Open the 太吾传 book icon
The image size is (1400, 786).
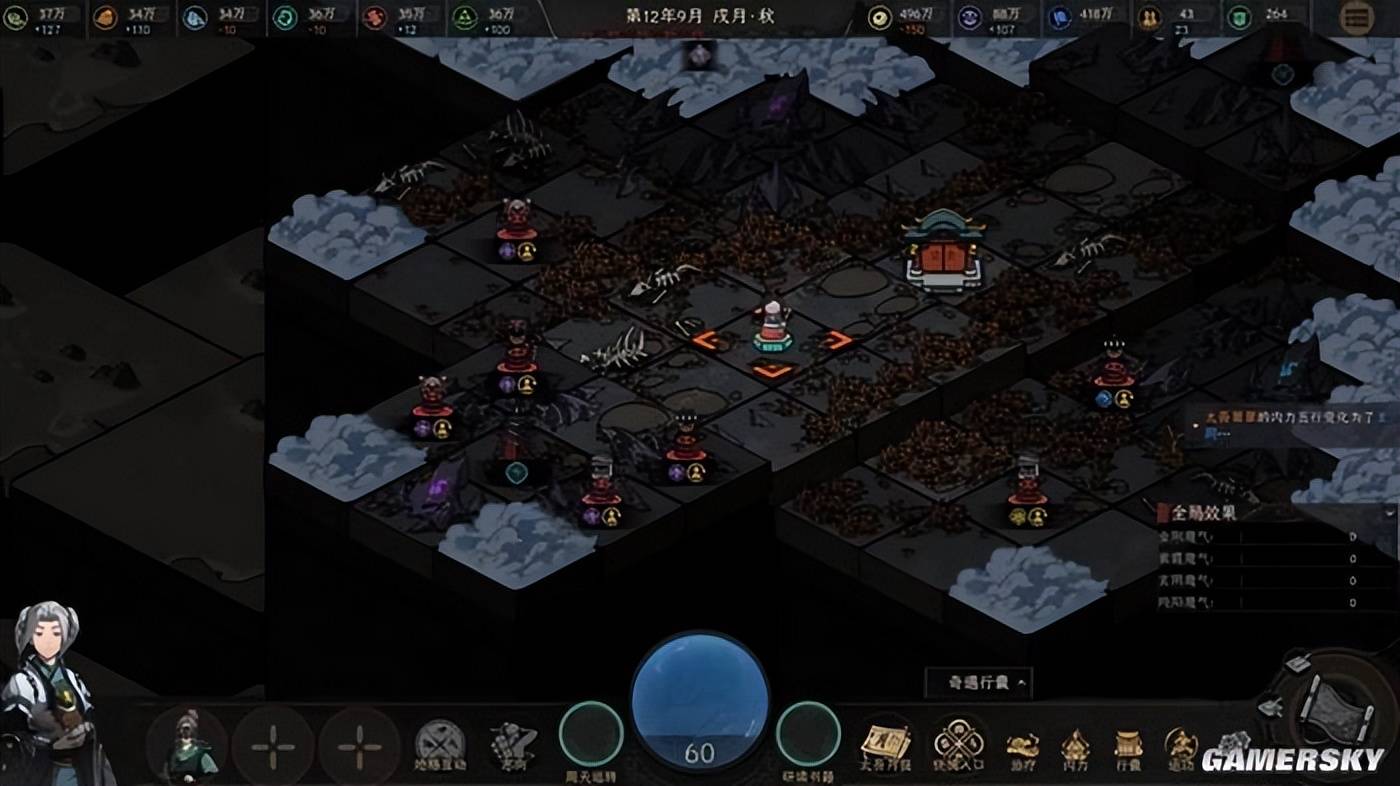pos(885,743)
